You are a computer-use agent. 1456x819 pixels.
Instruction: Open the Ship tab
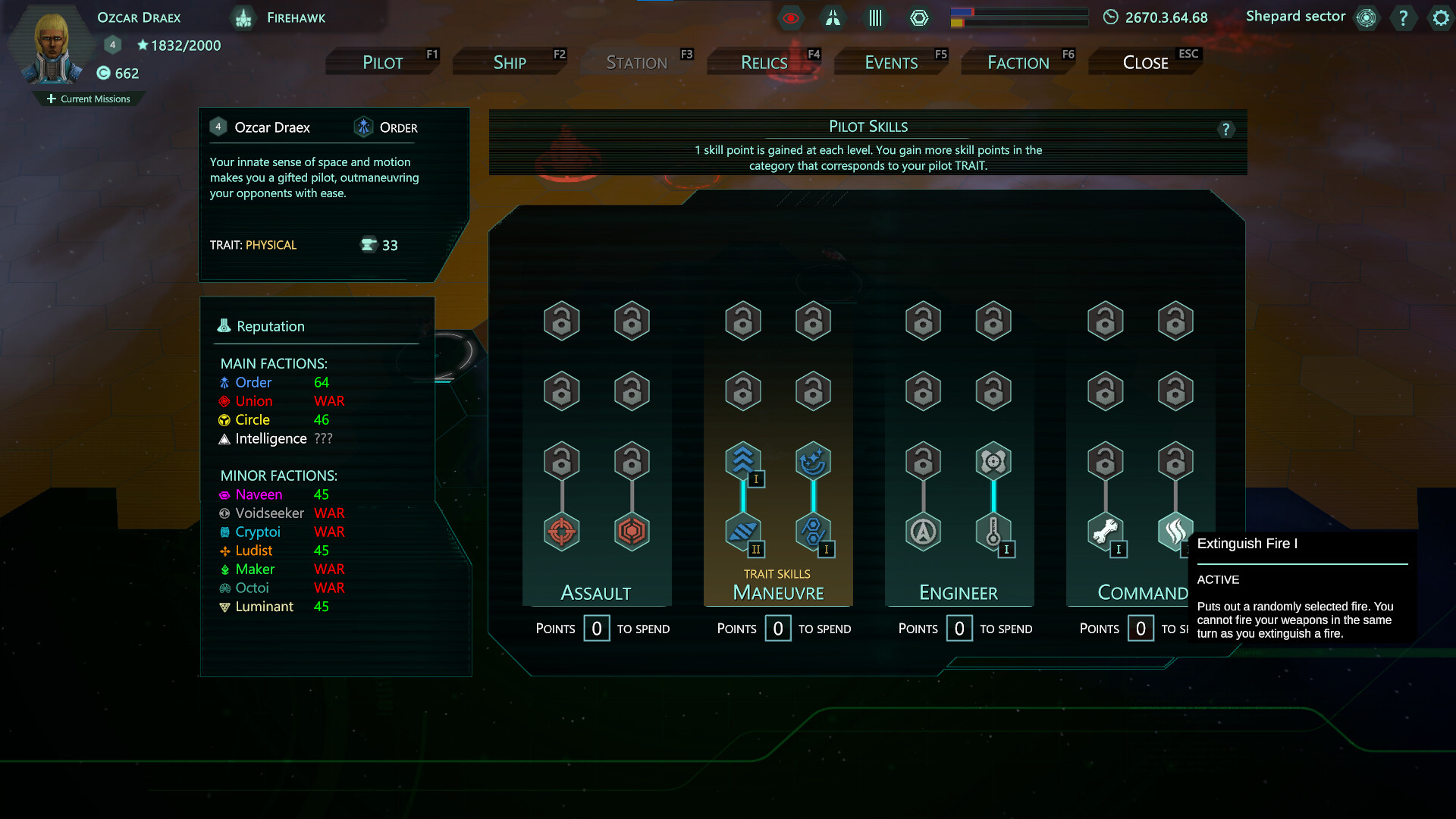(510, 62)
